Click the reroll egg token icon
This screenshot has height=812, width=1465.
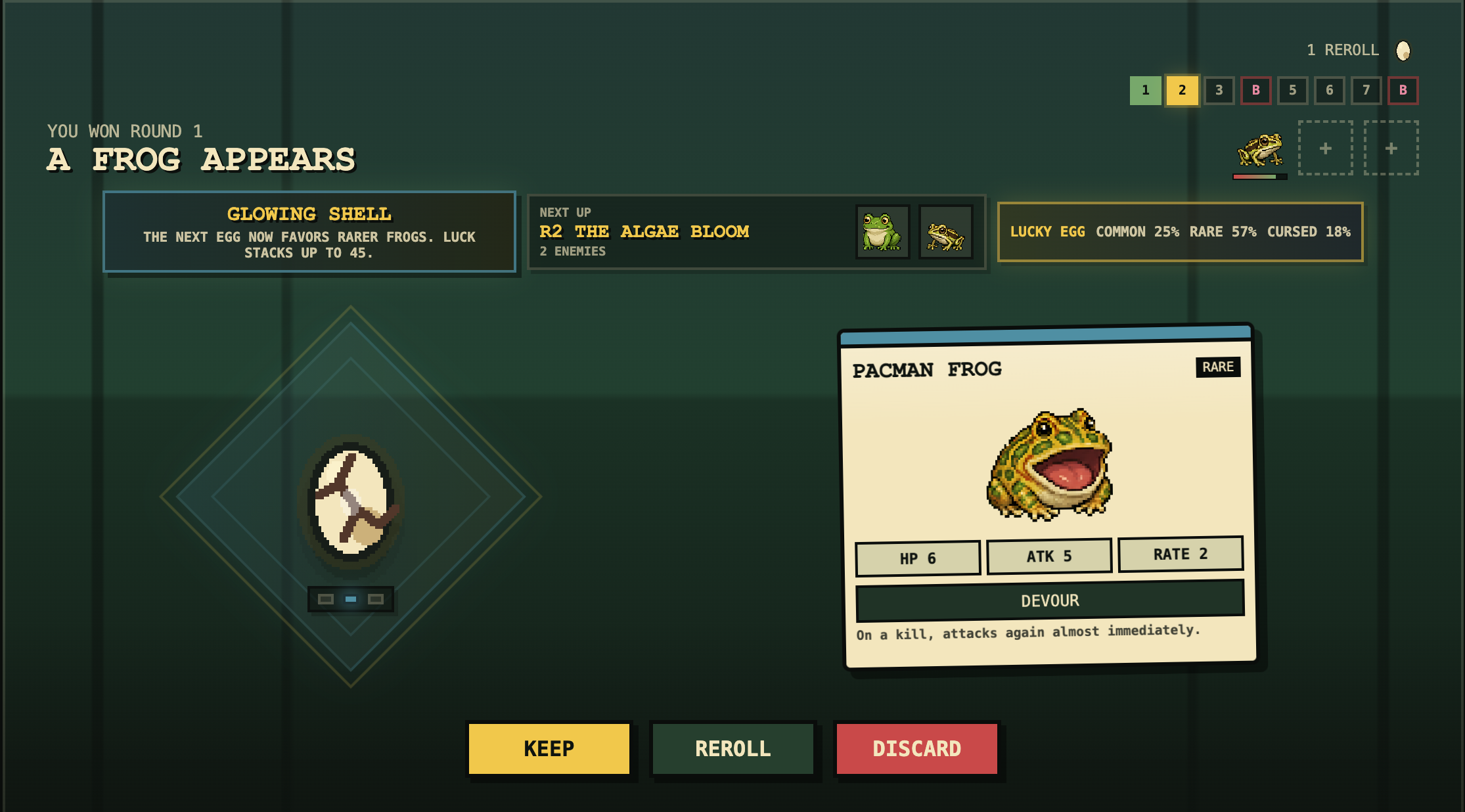pos(1403,51)
